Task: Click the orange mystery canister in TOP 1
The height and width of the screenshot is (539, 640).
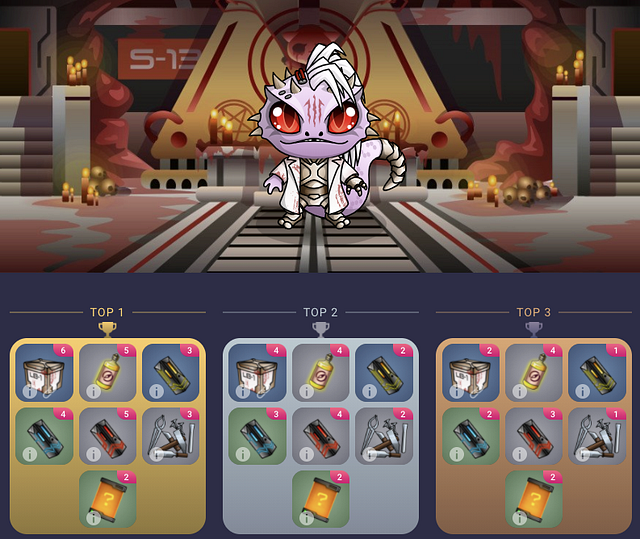Action: [107, 498]
